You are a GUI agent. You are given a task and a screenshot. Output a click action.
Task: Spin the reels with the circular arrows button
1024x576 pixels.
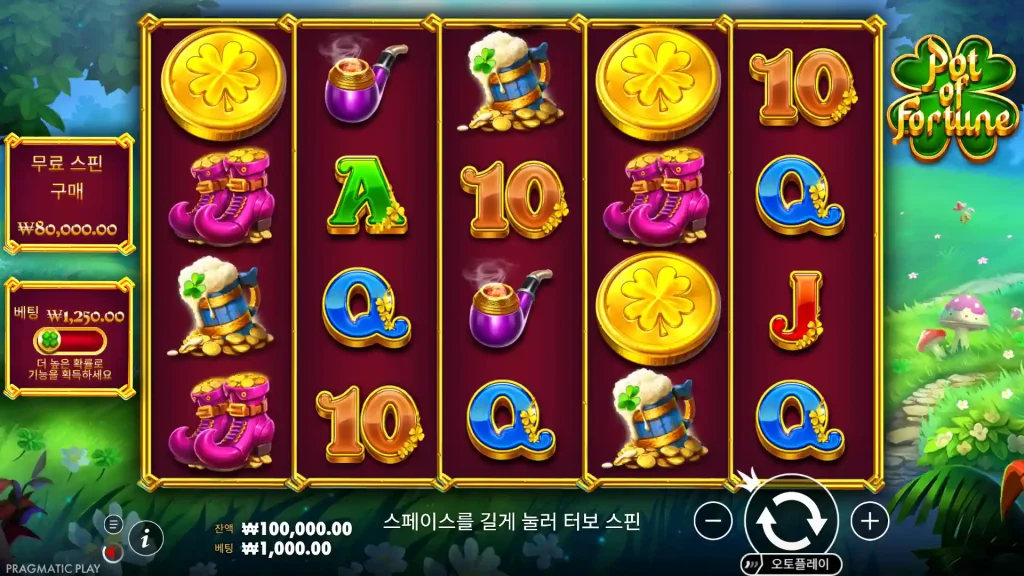click(790, 518)
